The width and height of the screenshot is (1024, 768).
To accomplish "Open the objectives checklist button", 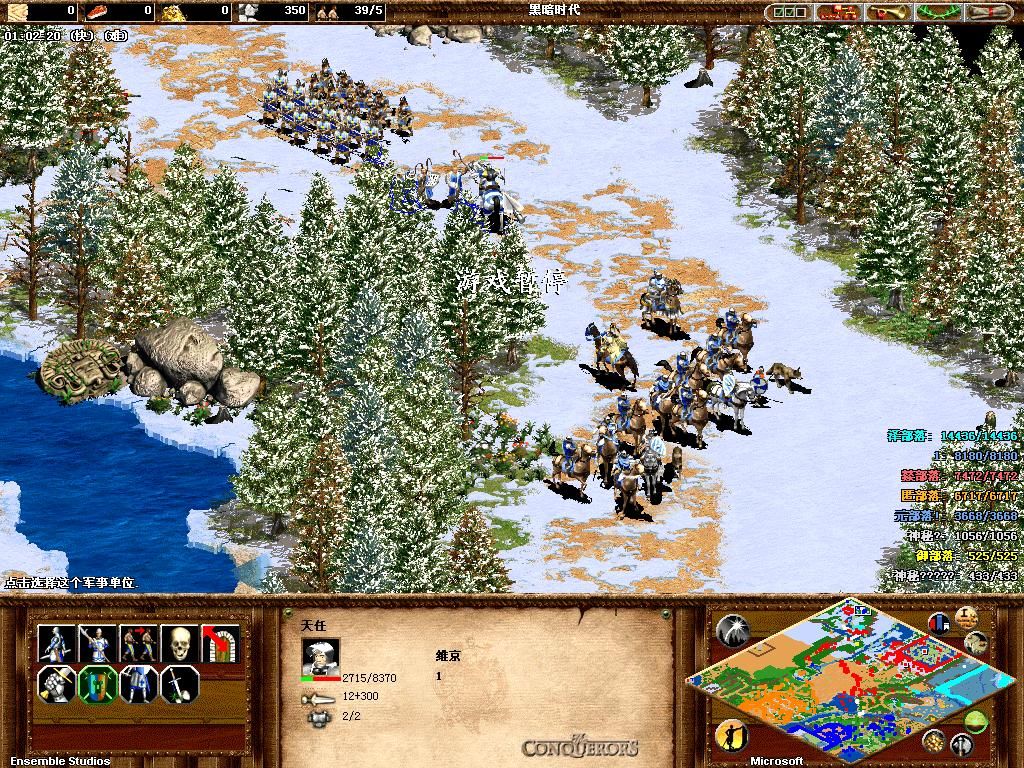I will [788, 12].
